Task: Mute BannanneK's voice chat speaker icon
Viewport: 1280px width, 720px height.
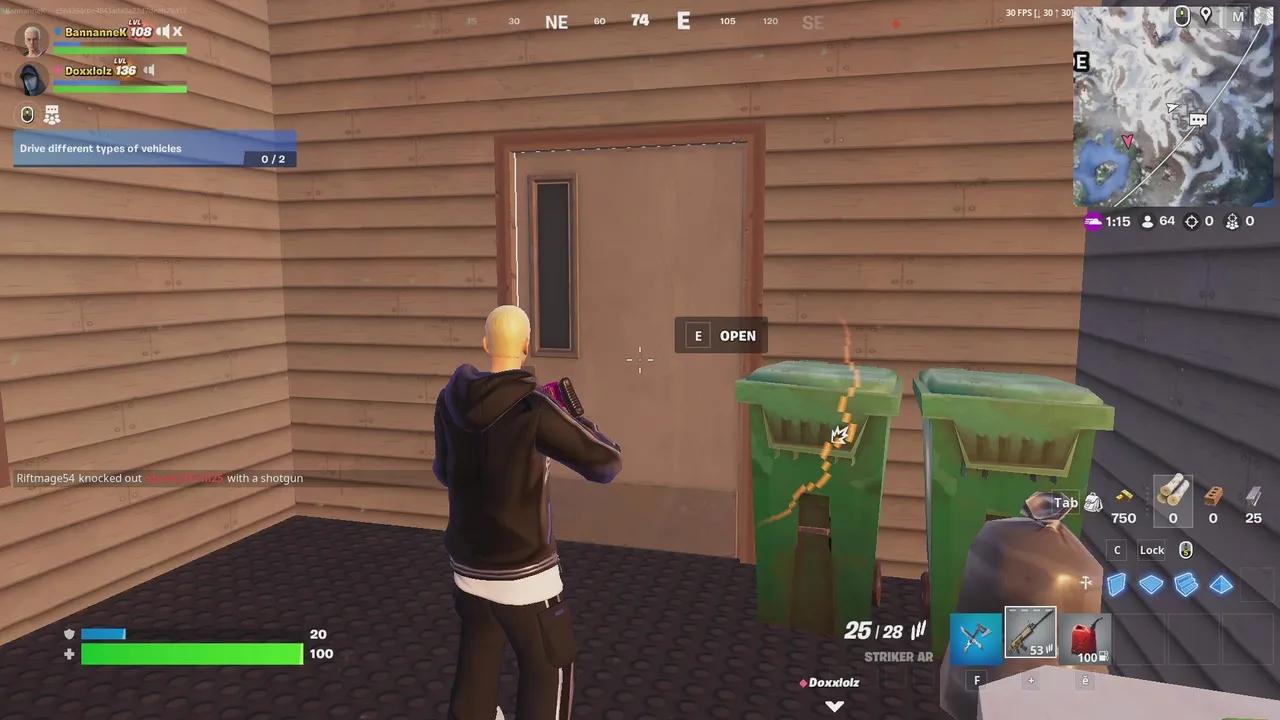Action: (164, 32)
